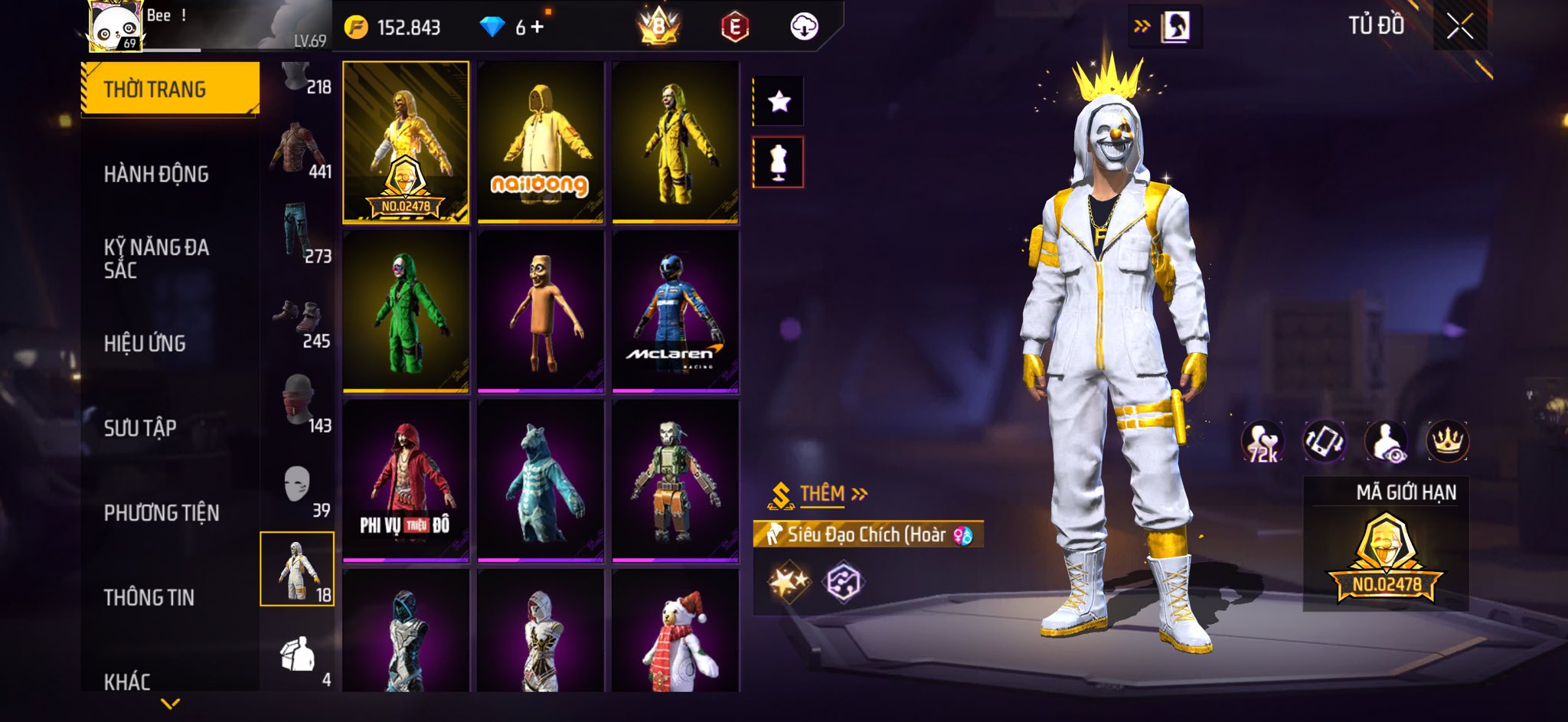Switch to Phương Tiện tab
The height and width of the screenshot is (722, 1568).
pyautogui.click(x=162, y=513)
